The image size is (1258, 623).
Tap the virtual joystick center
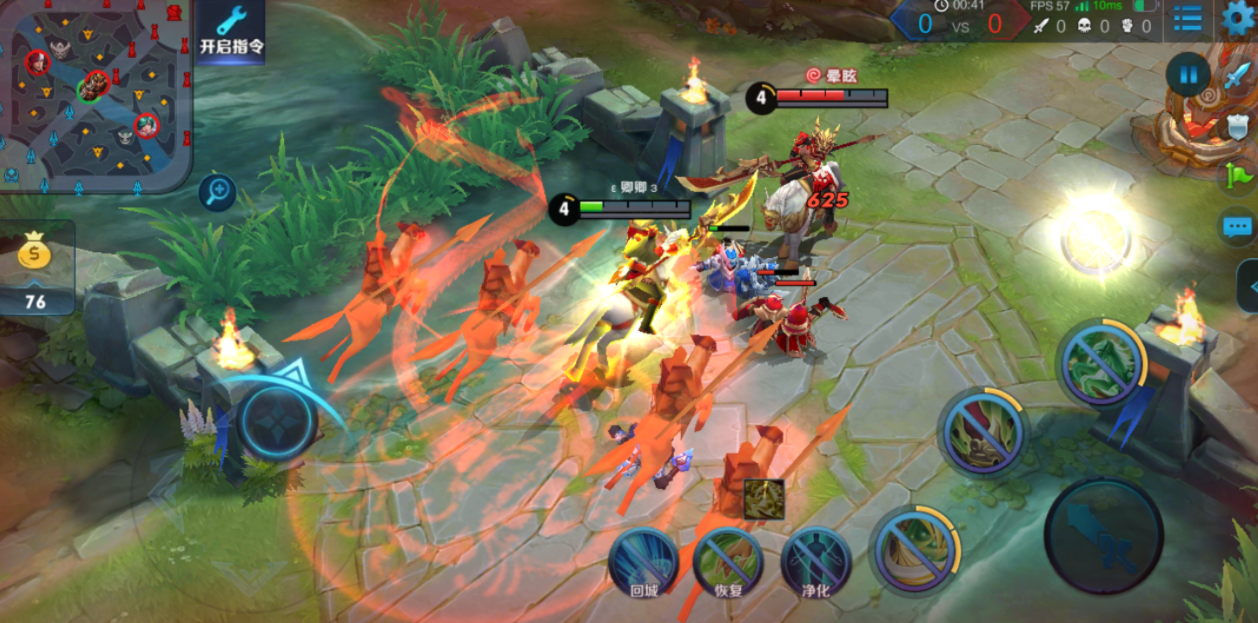[277, 421]
